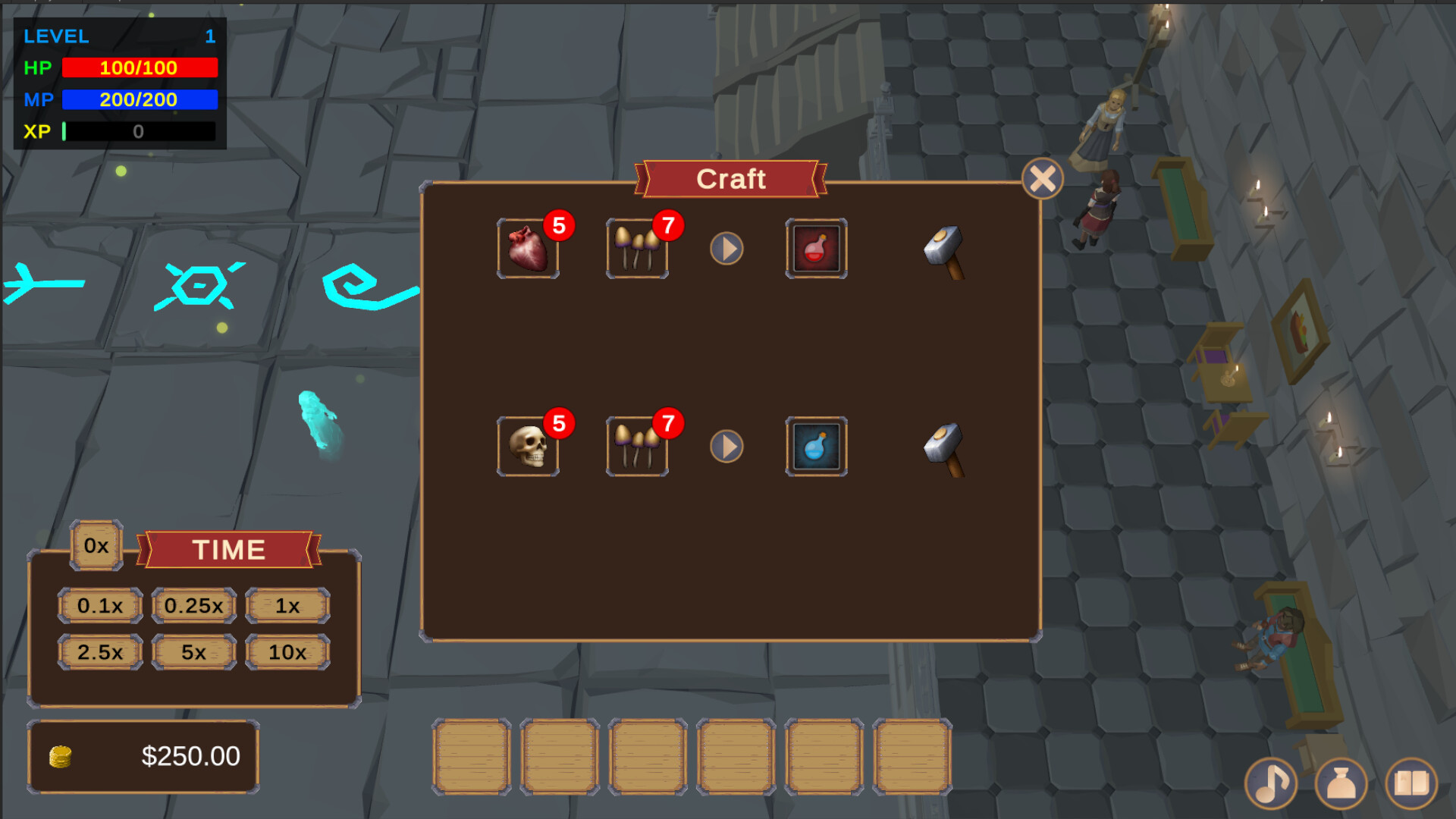Image resolution: width=1456 pixels, height=819 pixels.
Task: Open the music settings icon
Action: (1272, 783)
